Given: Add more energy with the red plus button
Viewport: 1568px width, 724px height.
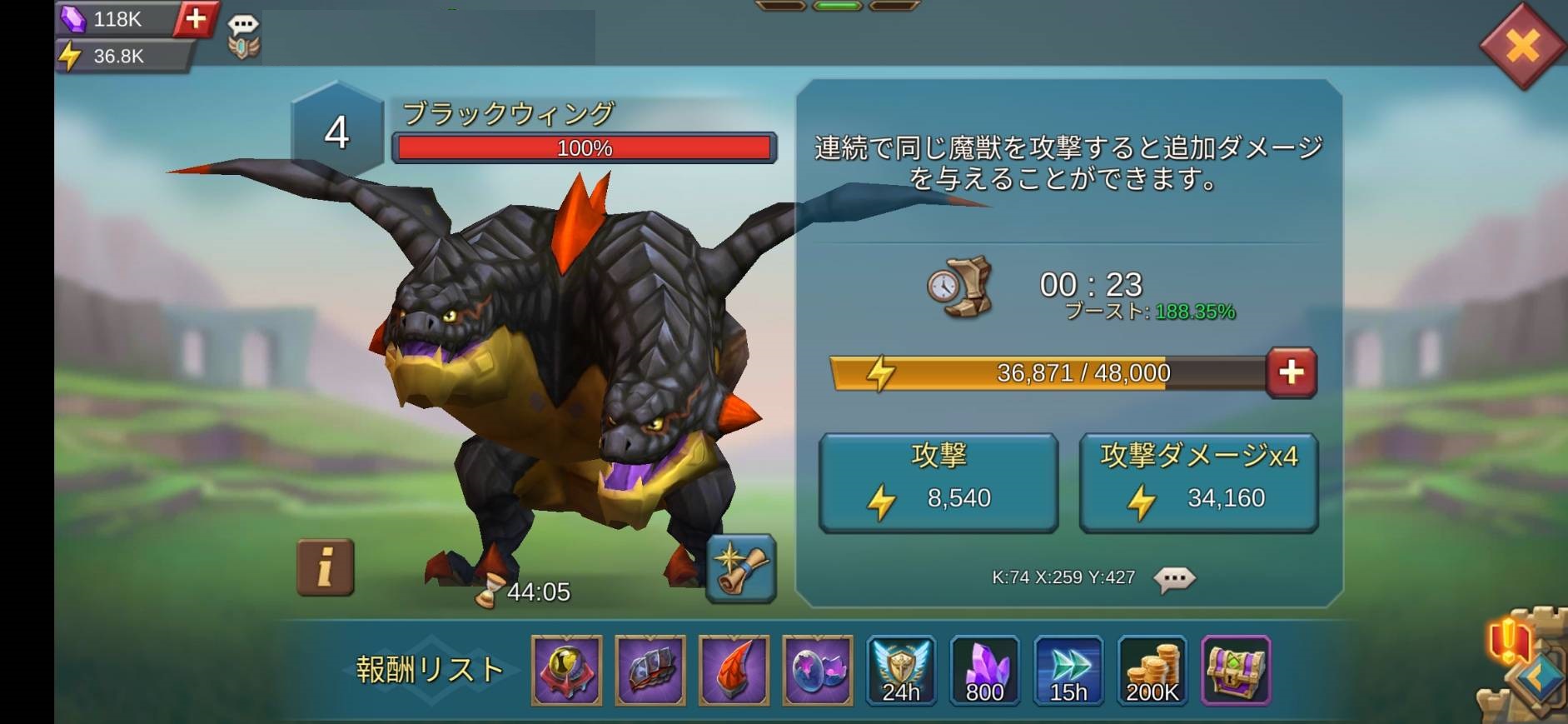Looking at the screenshot, I should click(x=1291, y=372).
